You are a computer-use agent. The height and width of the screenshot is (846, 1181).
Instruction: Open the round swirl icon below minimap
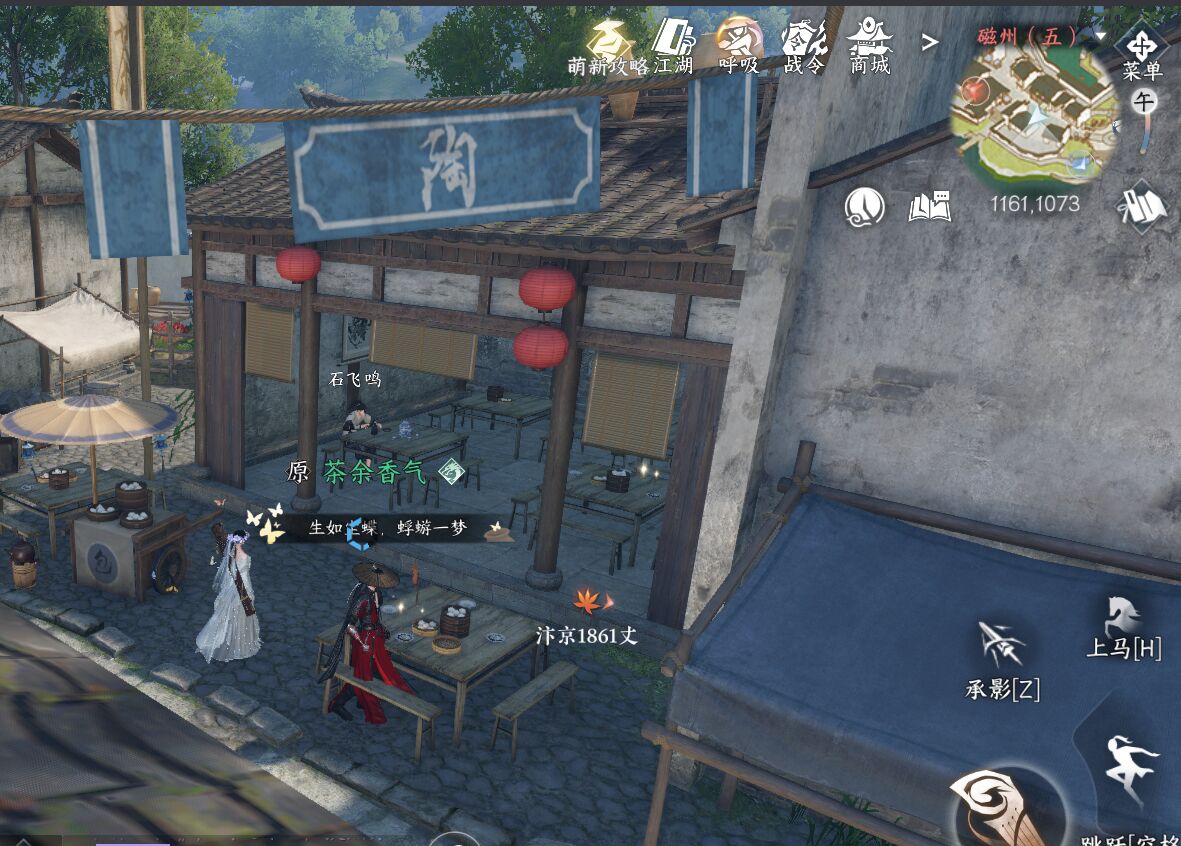(864, 207)
